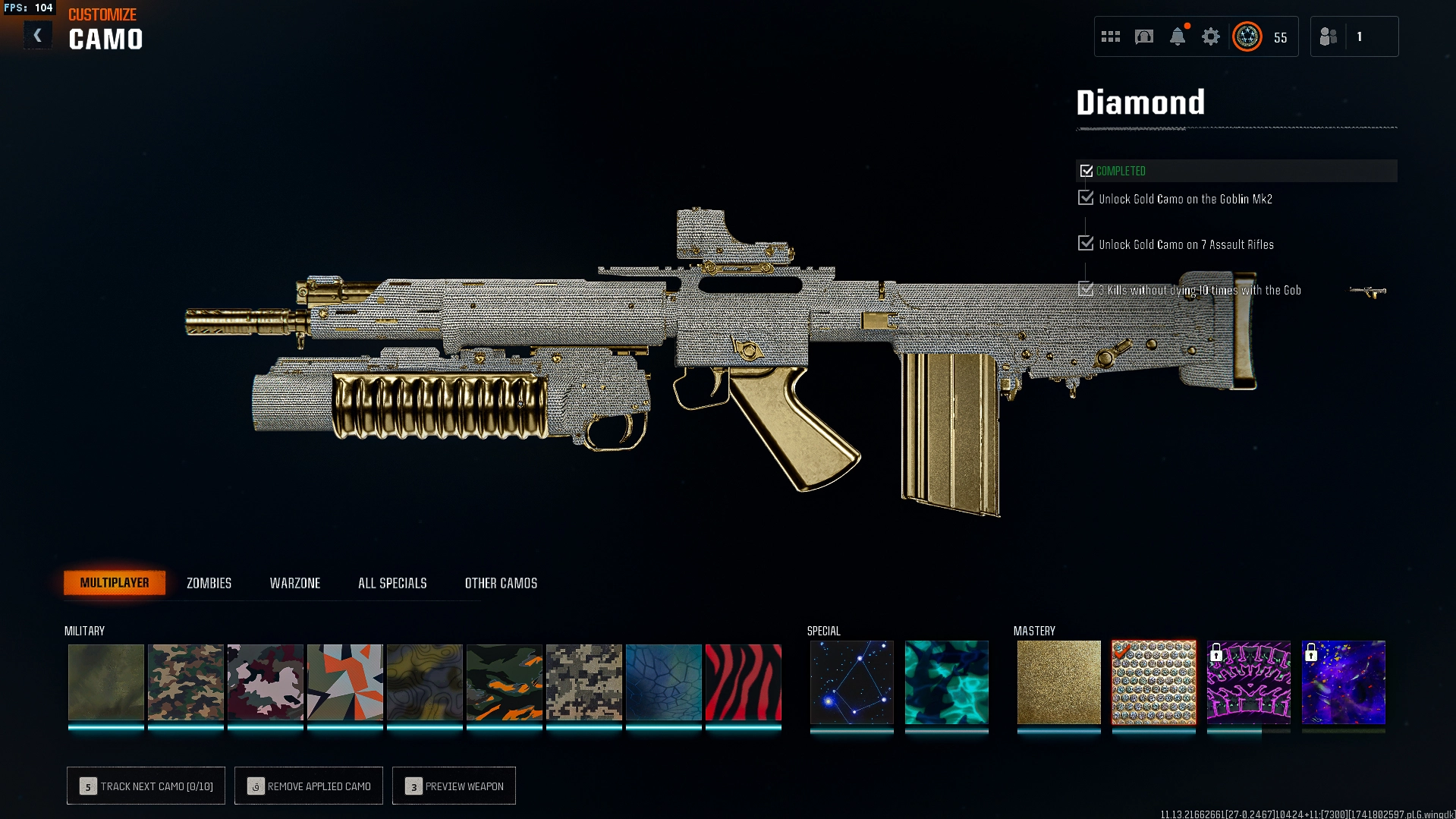Preview the weapon
Viewport: 1456px width, 819px height.
454,786
